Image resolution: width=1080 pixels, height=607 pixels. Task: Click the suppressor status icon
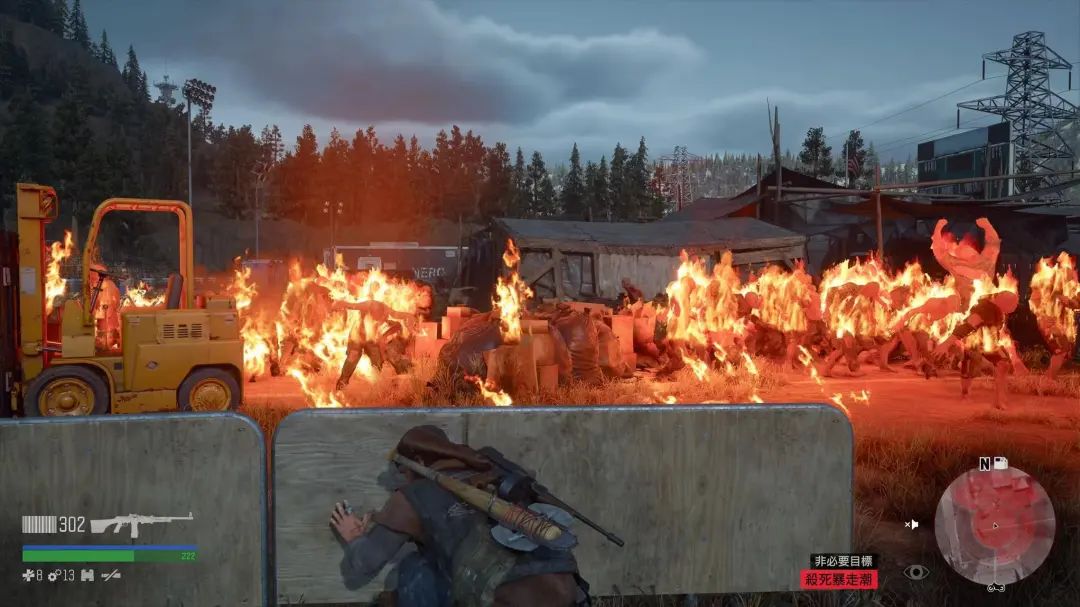[111, 575]
